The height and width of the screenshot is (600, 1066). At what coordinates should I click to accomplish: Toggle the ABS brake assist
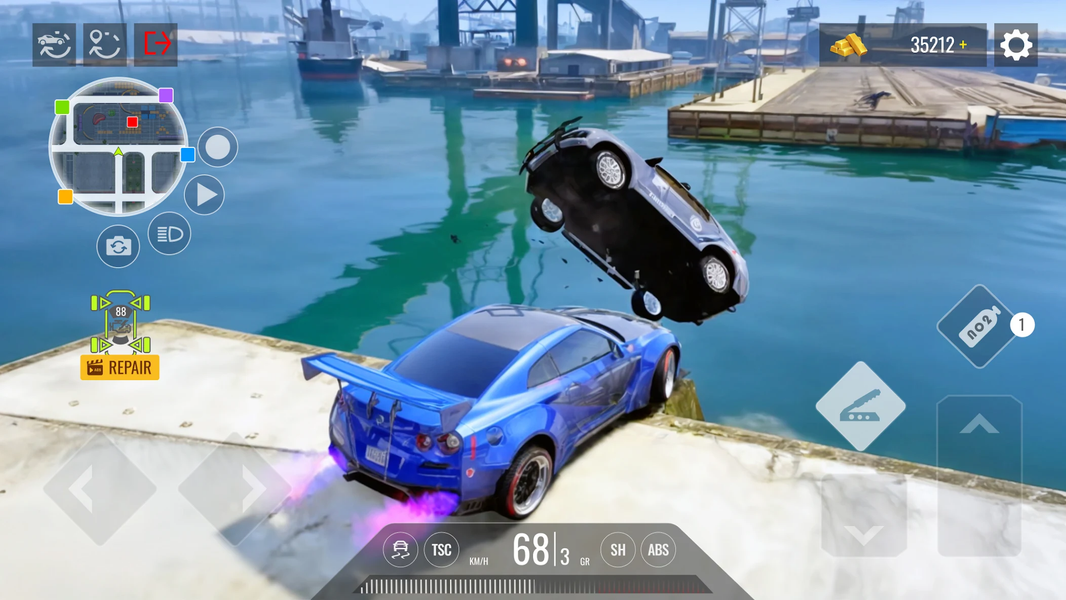658,549
